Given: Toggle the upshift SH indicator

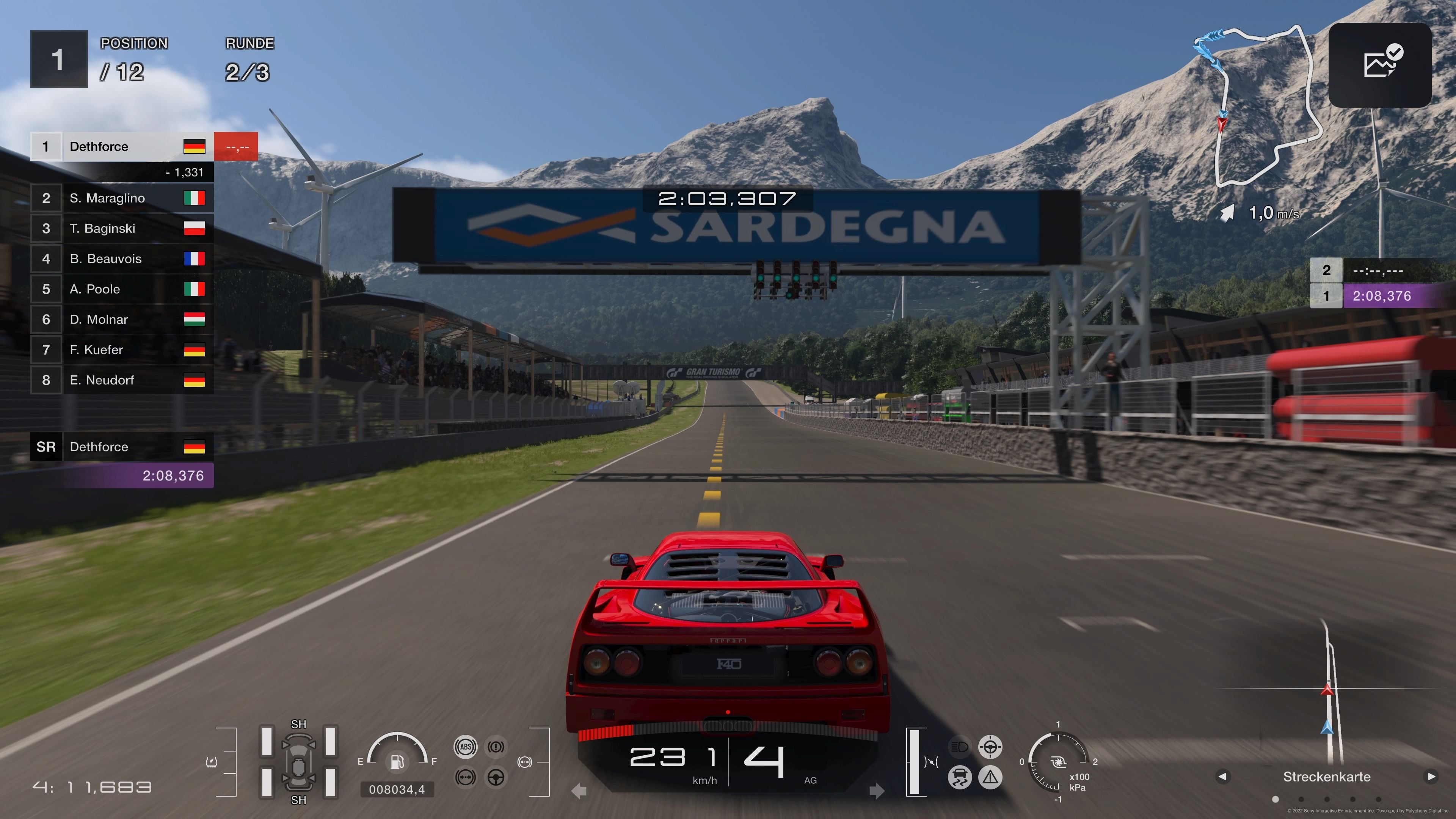Looking at the screenshot, I should coord(298,724).
